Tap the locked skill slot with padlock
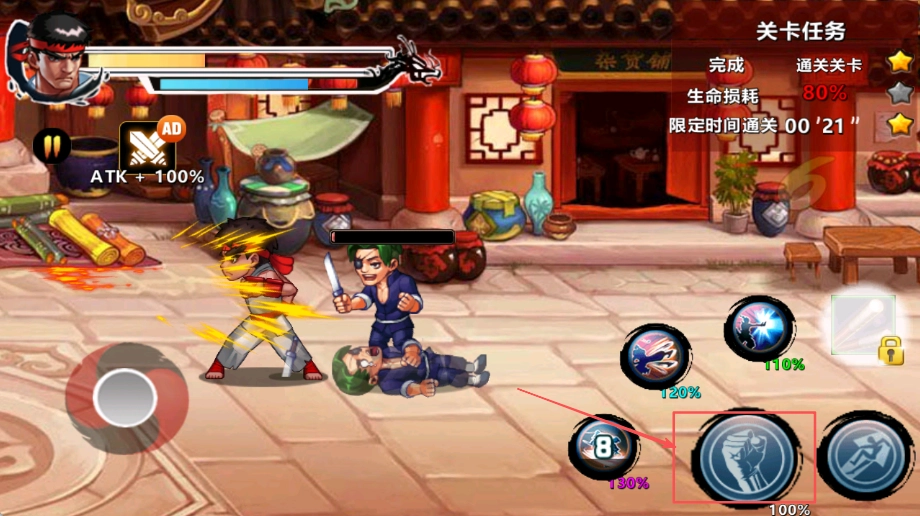920x516 pixels. coord(863,325)
